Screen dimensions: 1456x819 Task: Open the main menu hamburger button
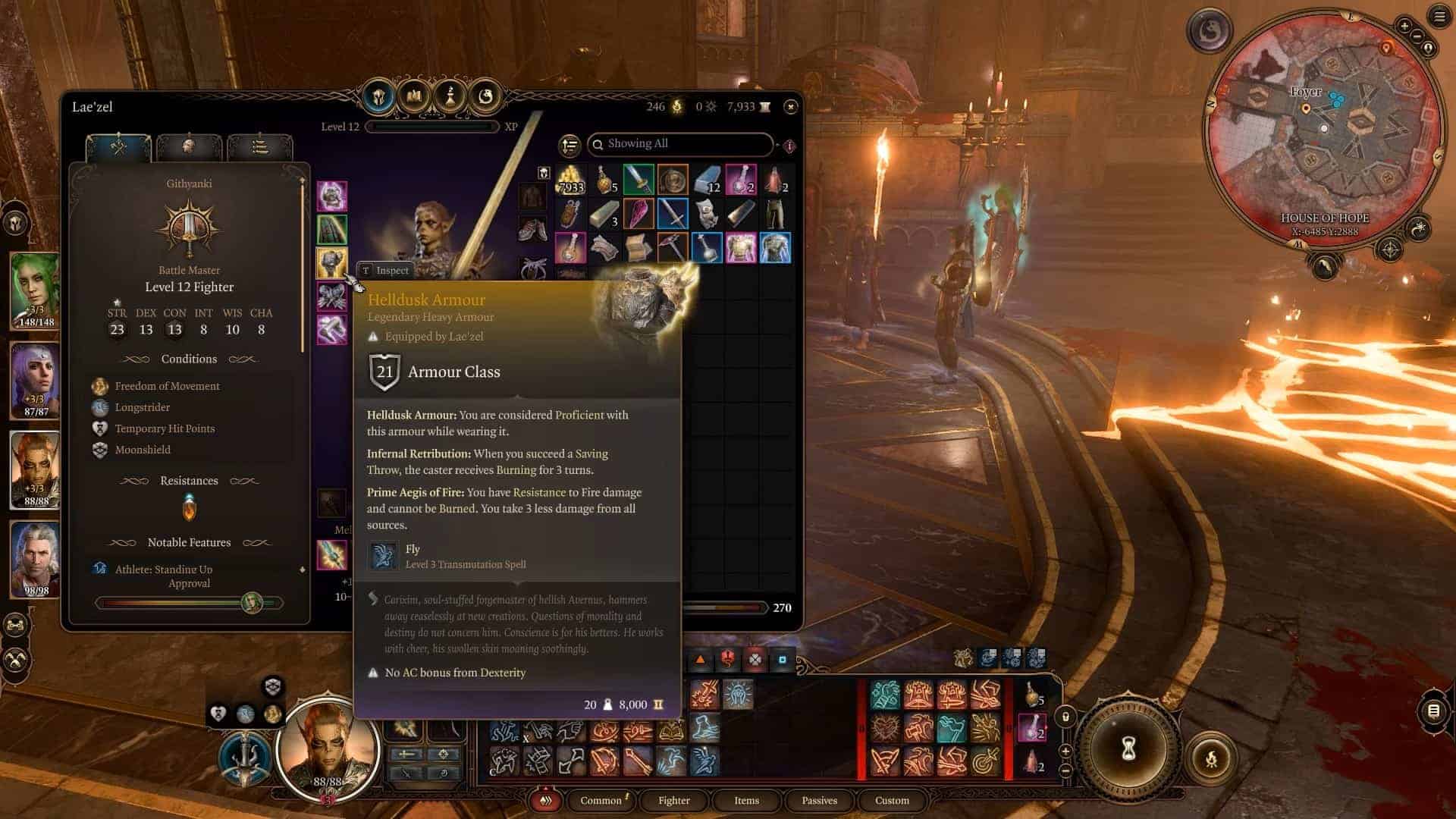click(x=1439, y=17)
